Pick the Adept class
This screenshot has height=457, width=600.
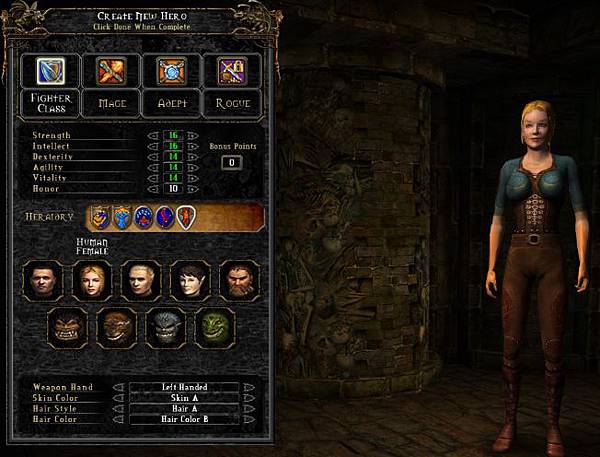click(170, 101)
